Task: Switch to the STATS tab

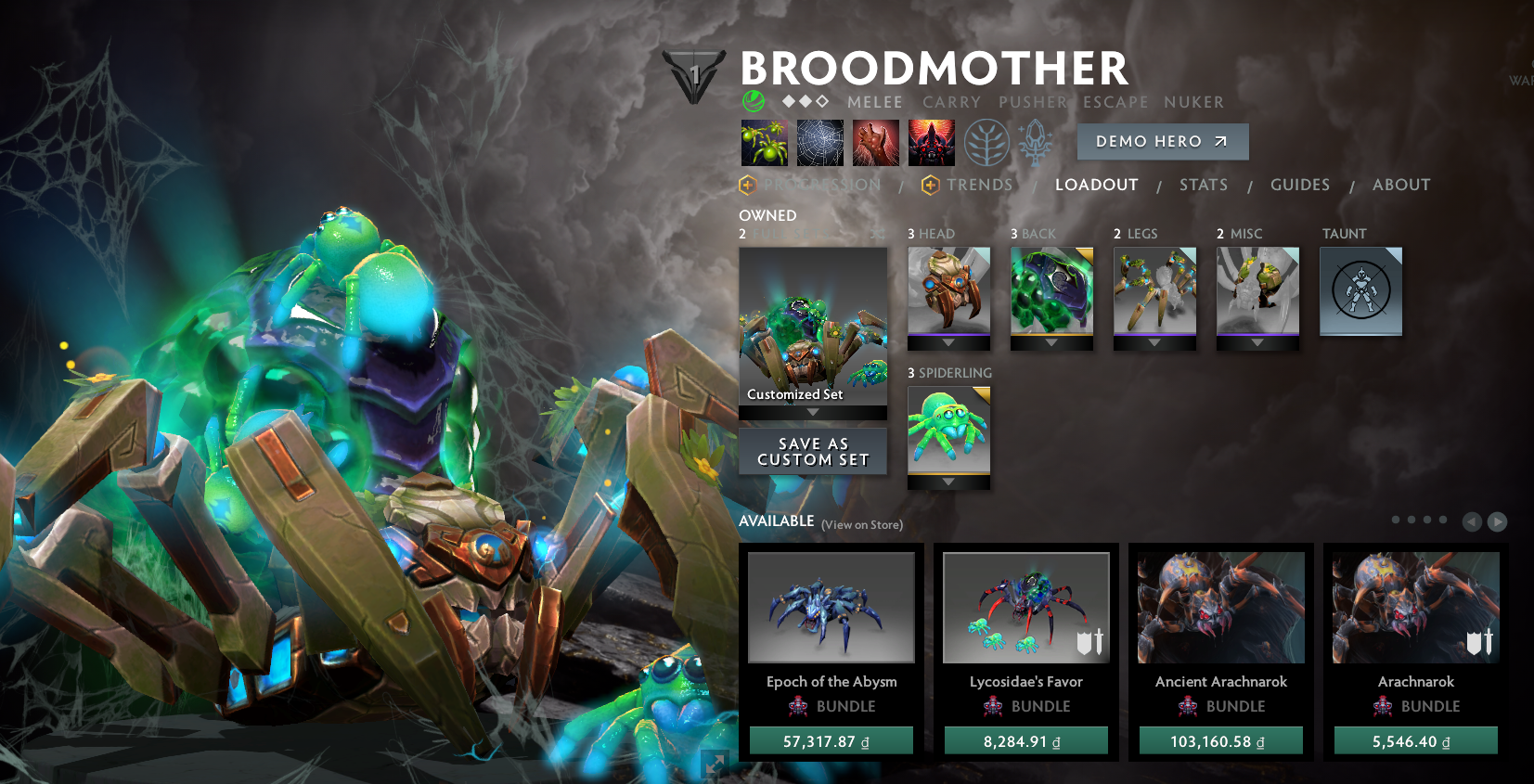Action: [1203, 185]
